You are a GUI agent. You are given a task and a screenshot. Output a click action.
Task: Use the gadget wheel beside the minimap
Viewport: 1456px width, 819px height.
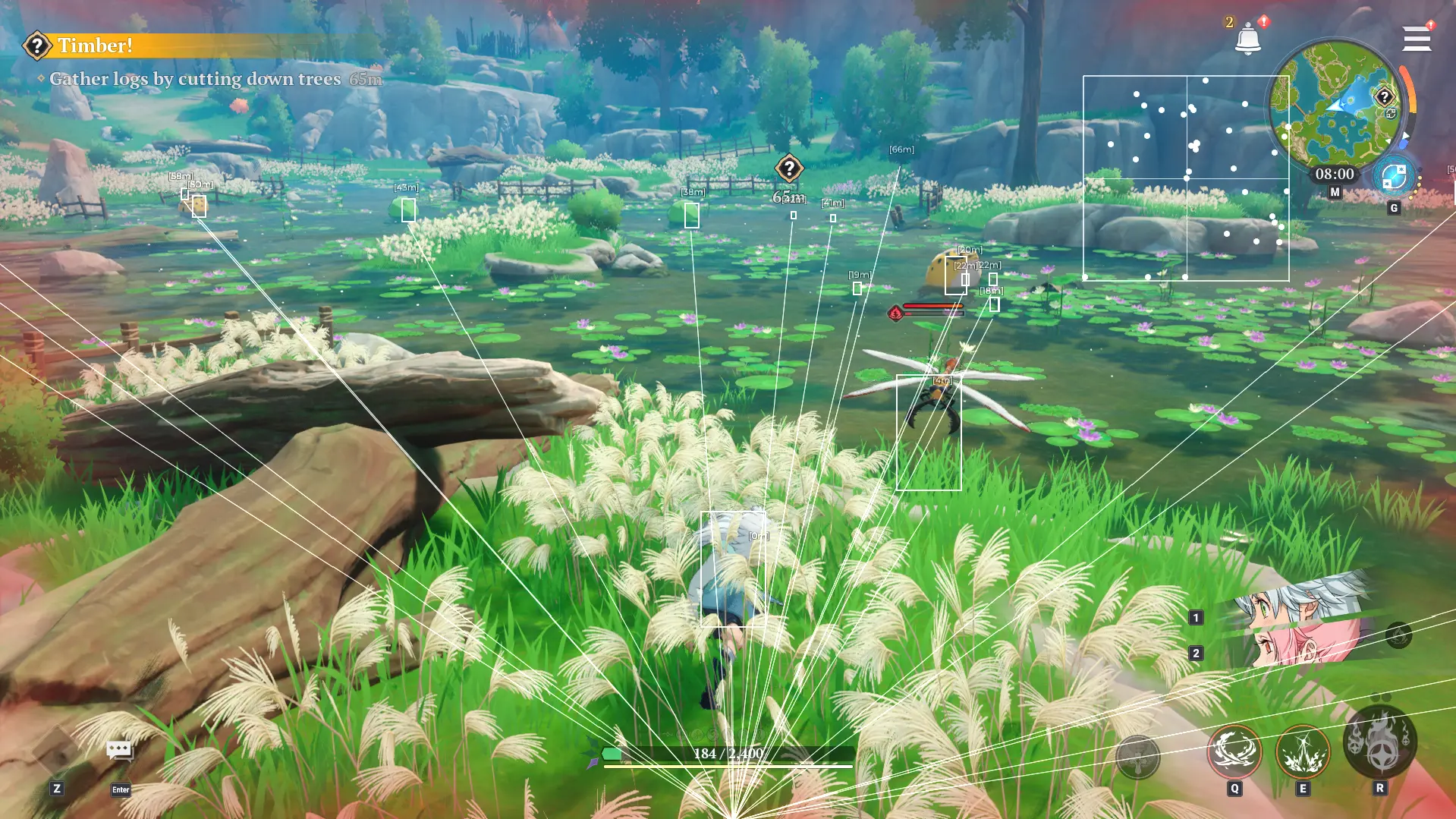(1393, 178)
